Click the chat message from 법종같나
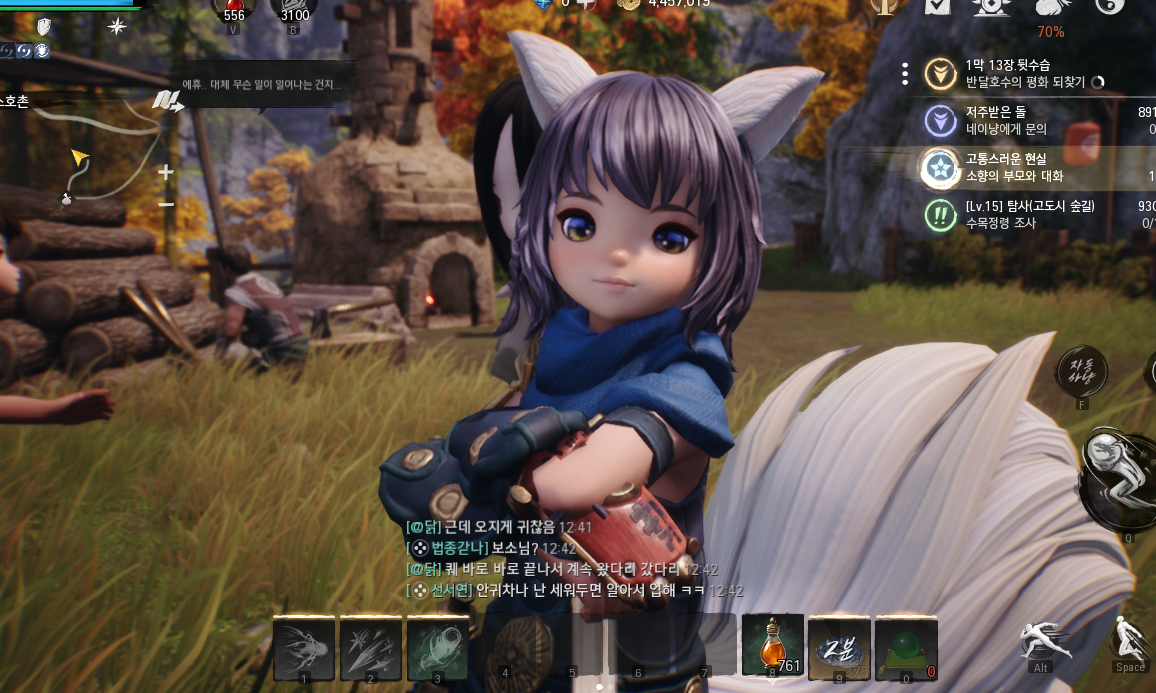 tap(480, 548)
